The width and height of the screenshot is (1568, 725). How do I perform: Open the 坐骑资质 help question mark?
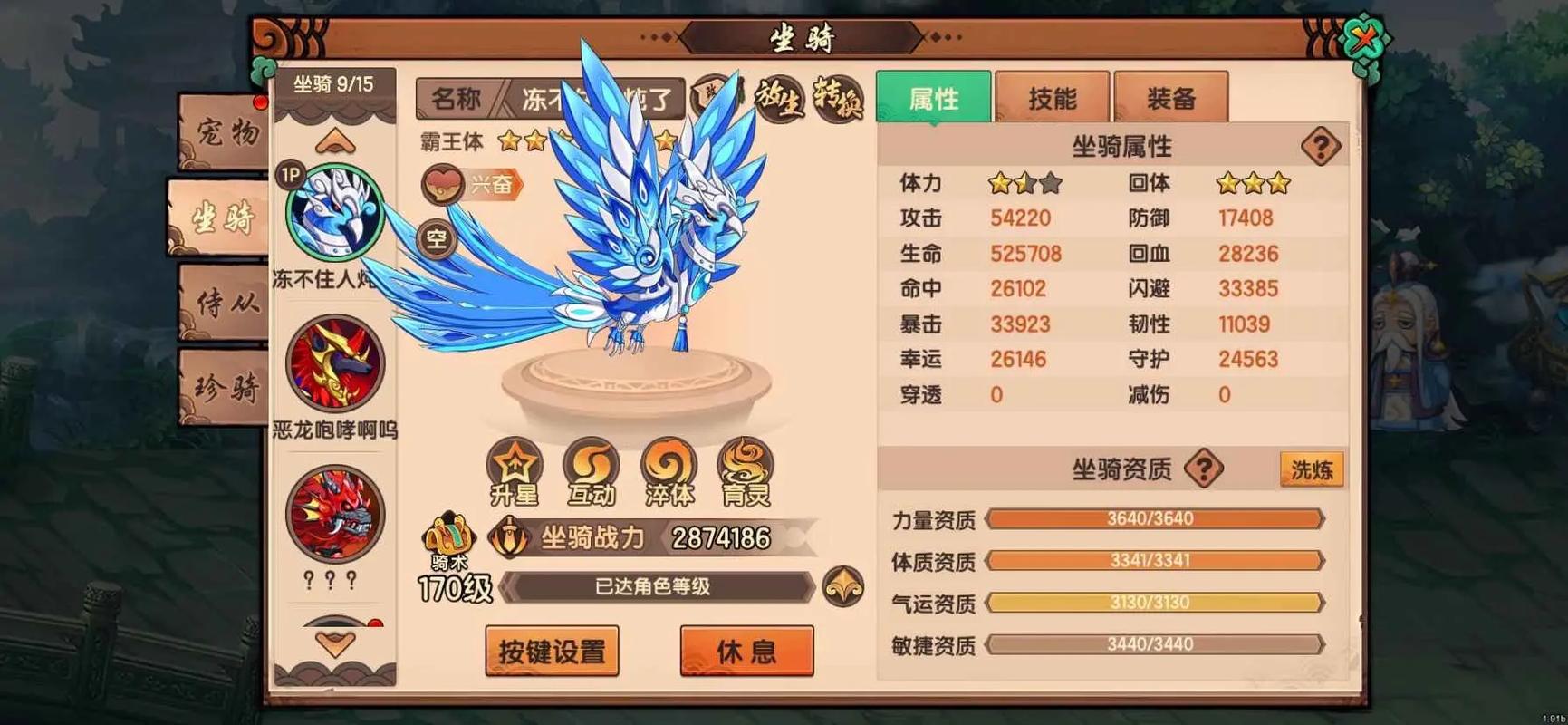pos(1205,469)
